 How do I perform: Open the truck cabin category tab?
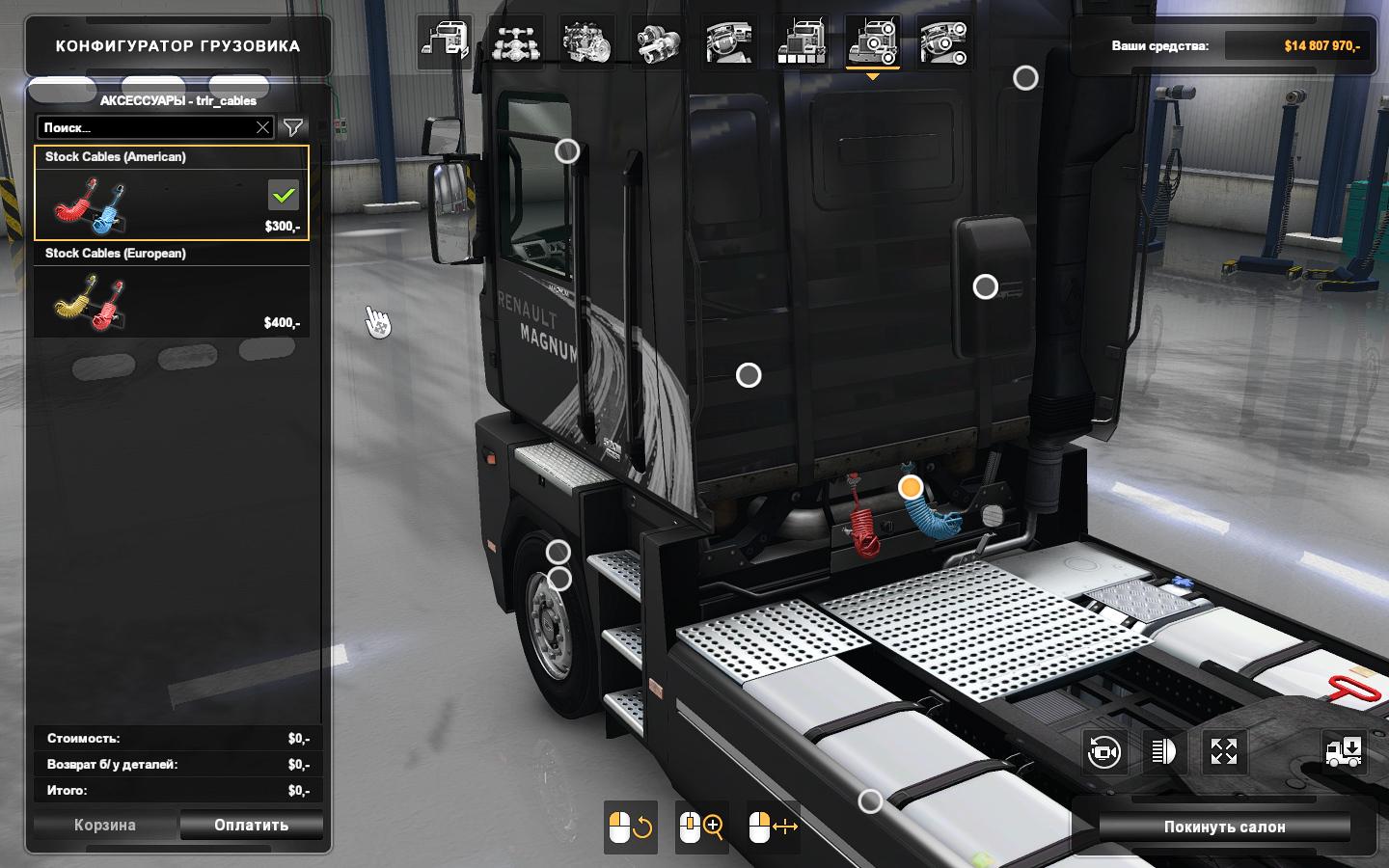point(445,42)
